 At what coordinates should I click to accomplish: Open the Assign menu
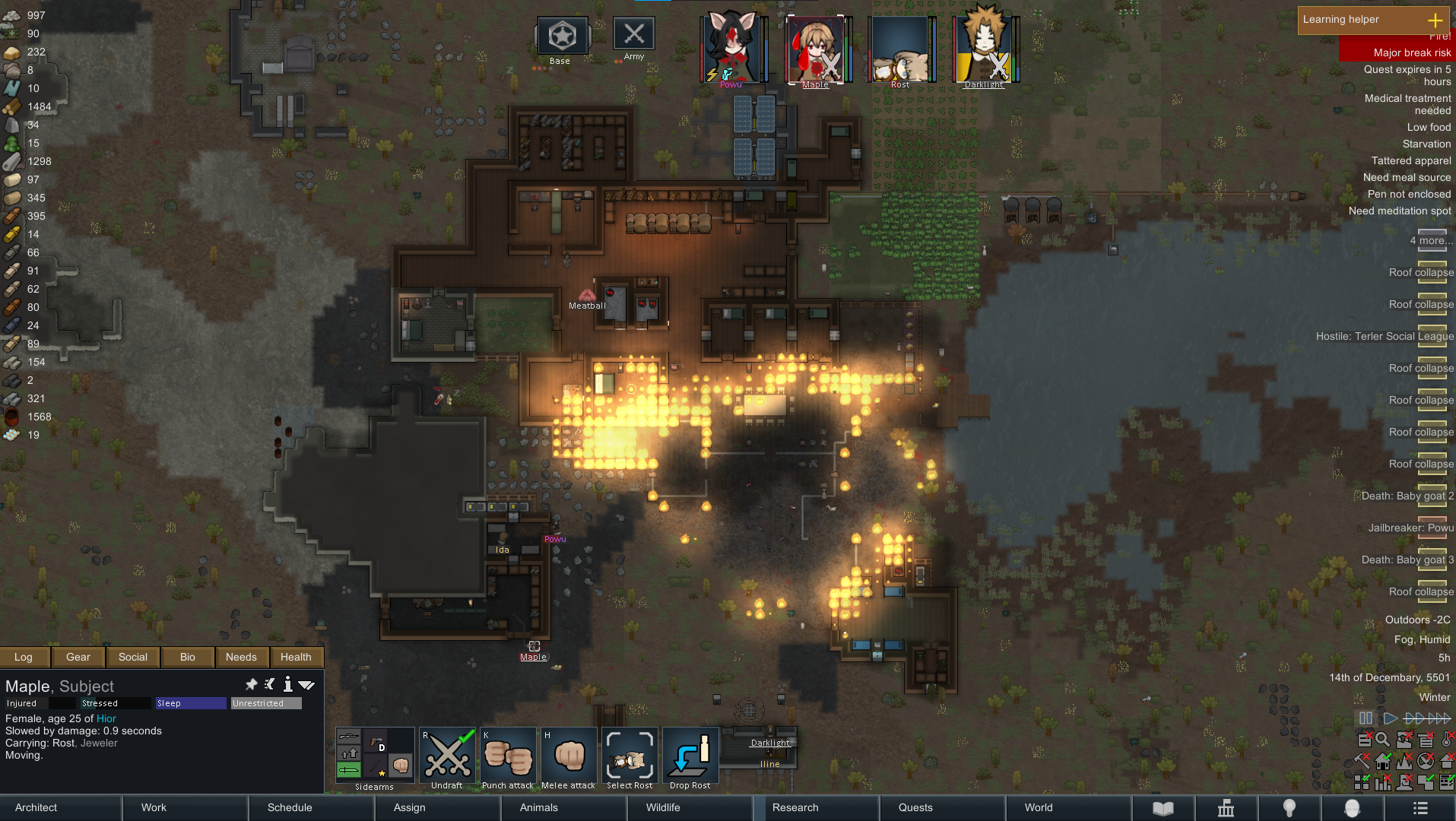(409, 807)
